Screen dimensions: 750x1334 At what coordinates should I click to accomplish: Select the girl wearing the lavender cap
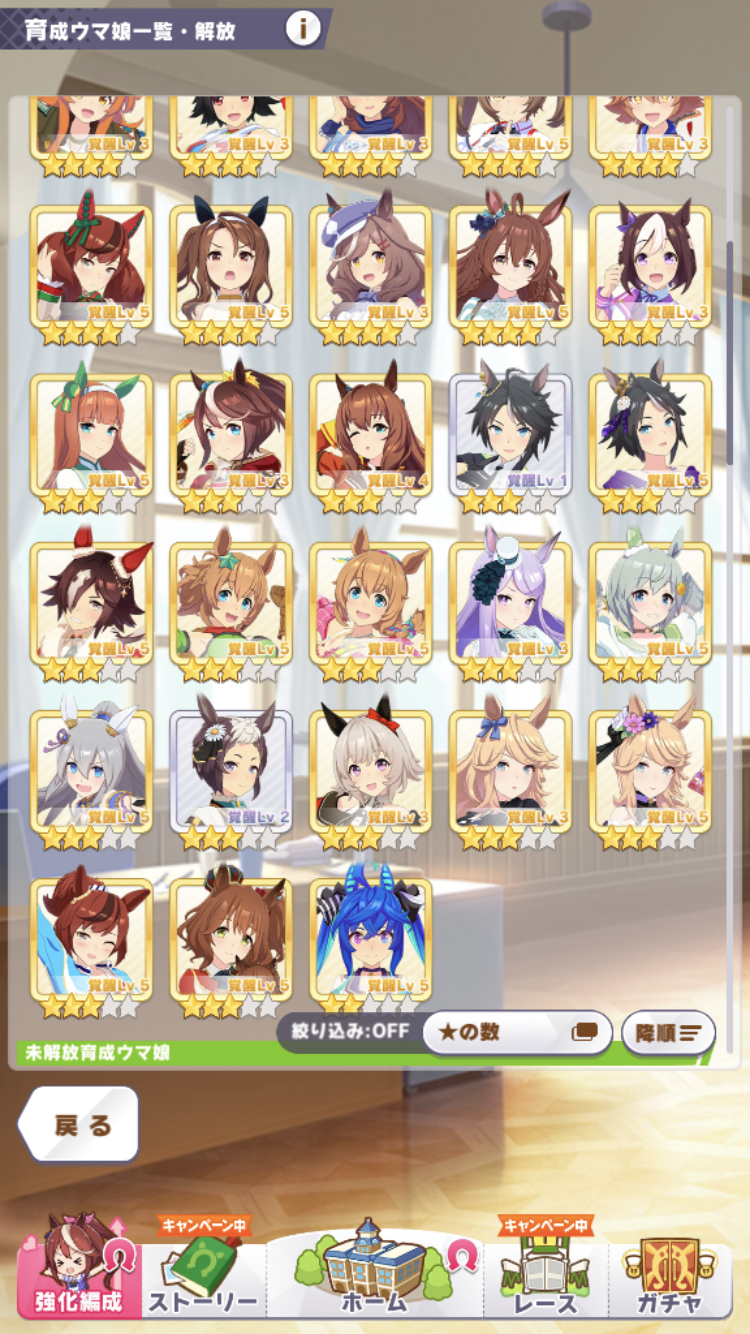click(x=371, y=269)
